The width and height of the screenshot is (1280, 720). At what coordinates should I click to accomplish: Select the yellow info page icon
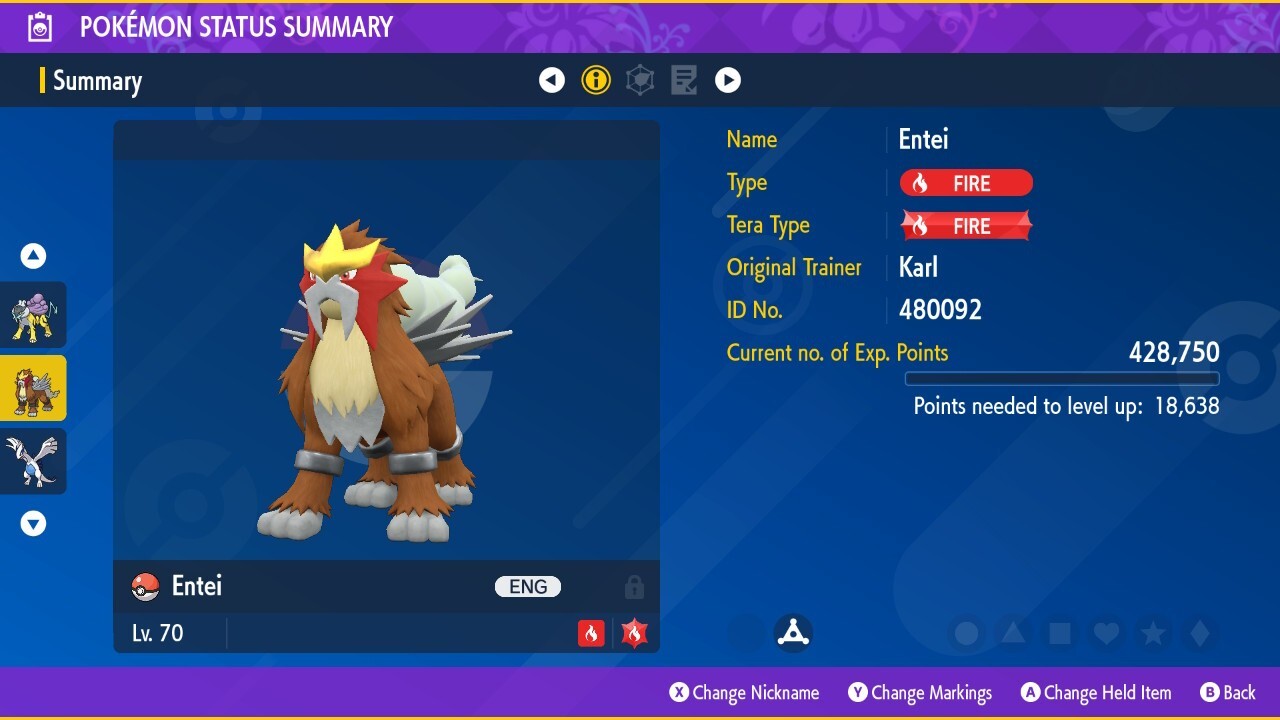pyautogui.click(x=596, y=80)
